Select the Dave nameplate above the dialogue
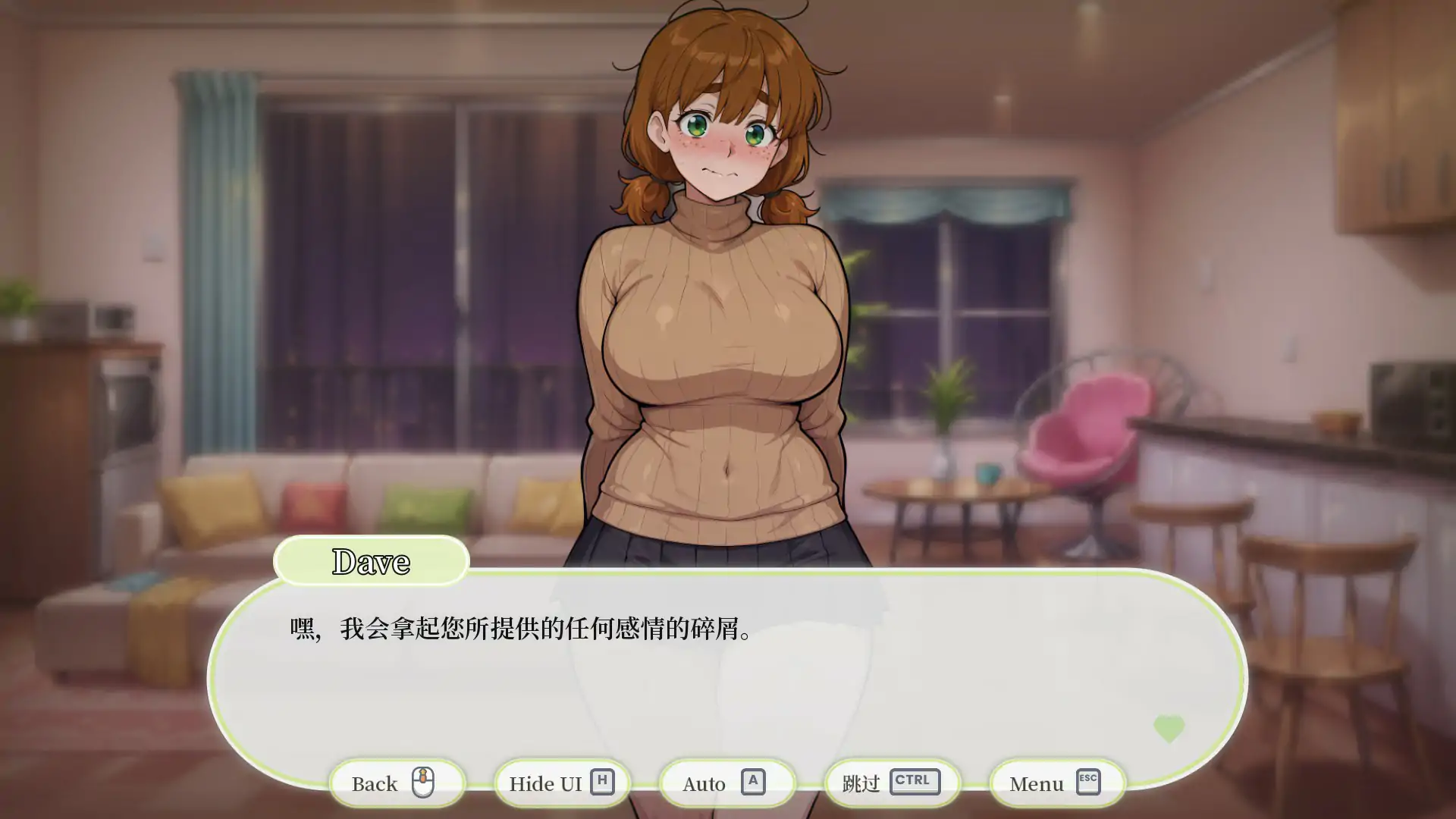This screenshot has width=1456, height=819. pos(372,563)
